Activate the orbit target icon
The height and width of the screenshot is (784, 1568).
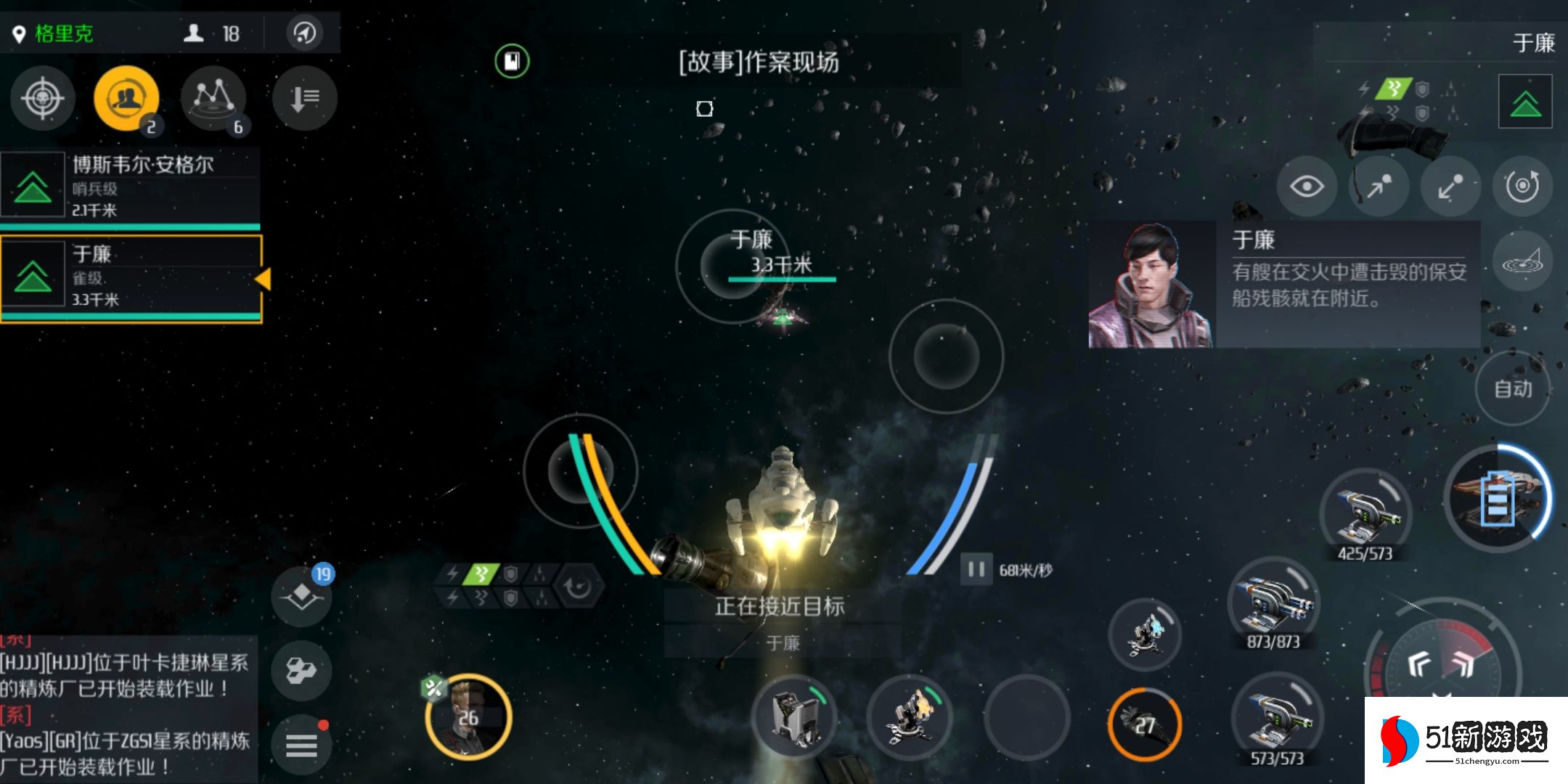(1523, 187)
